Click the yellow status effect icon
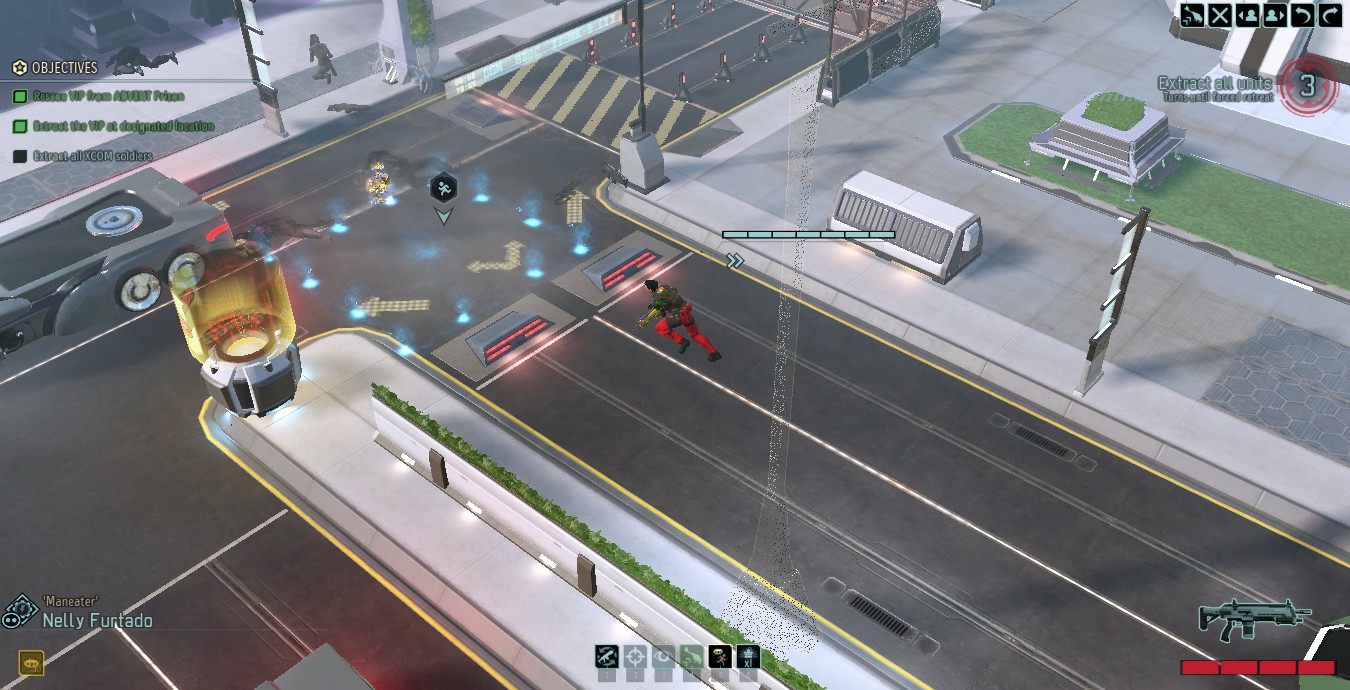The width and height of the screenshot is (1350, 690). coord(31,662)
